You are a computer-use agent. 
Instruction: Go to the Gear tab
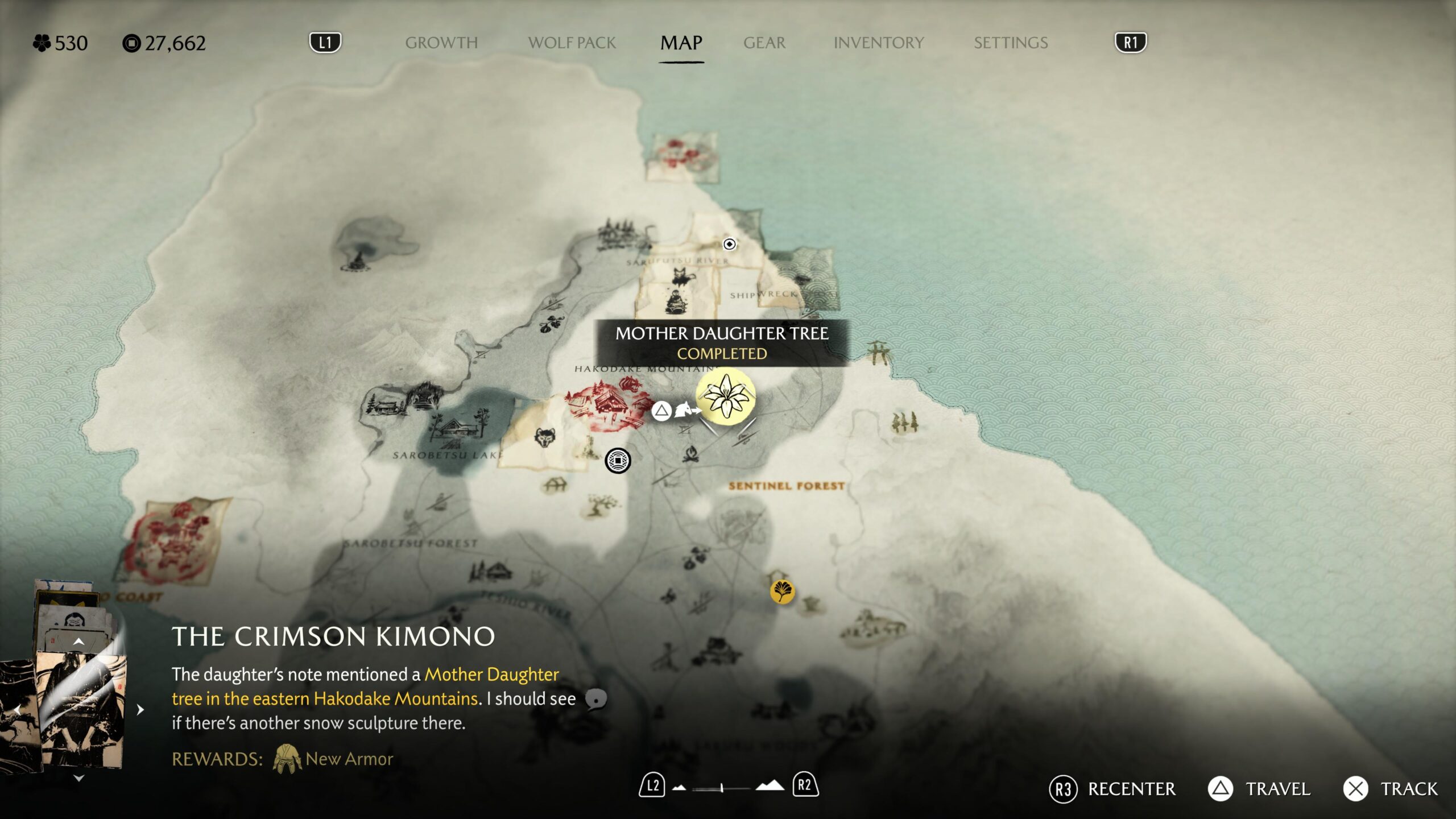[764, 43]
